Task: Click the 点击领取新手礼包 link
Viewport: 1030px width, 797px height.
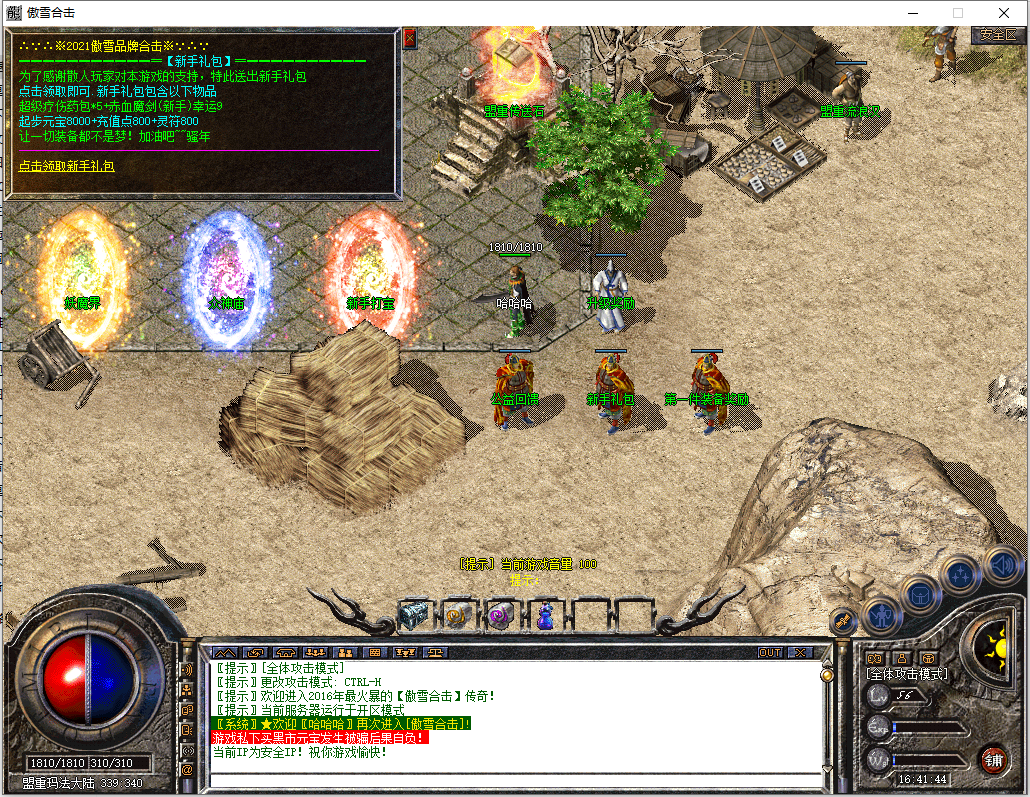Action: (66, 165)
